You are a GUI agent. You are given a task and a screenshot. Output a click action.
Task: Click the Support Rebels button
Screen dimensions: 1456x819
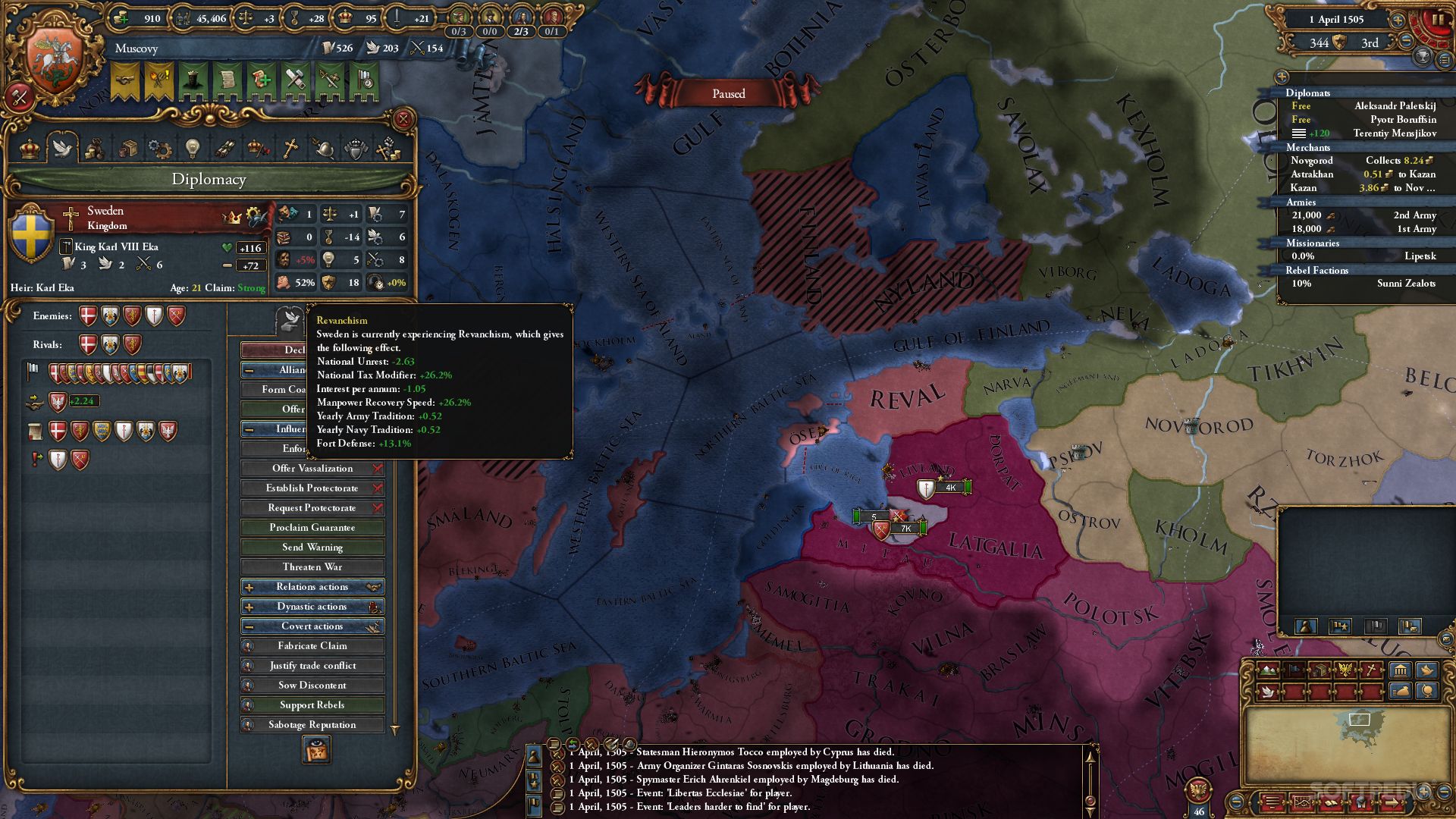312,705
